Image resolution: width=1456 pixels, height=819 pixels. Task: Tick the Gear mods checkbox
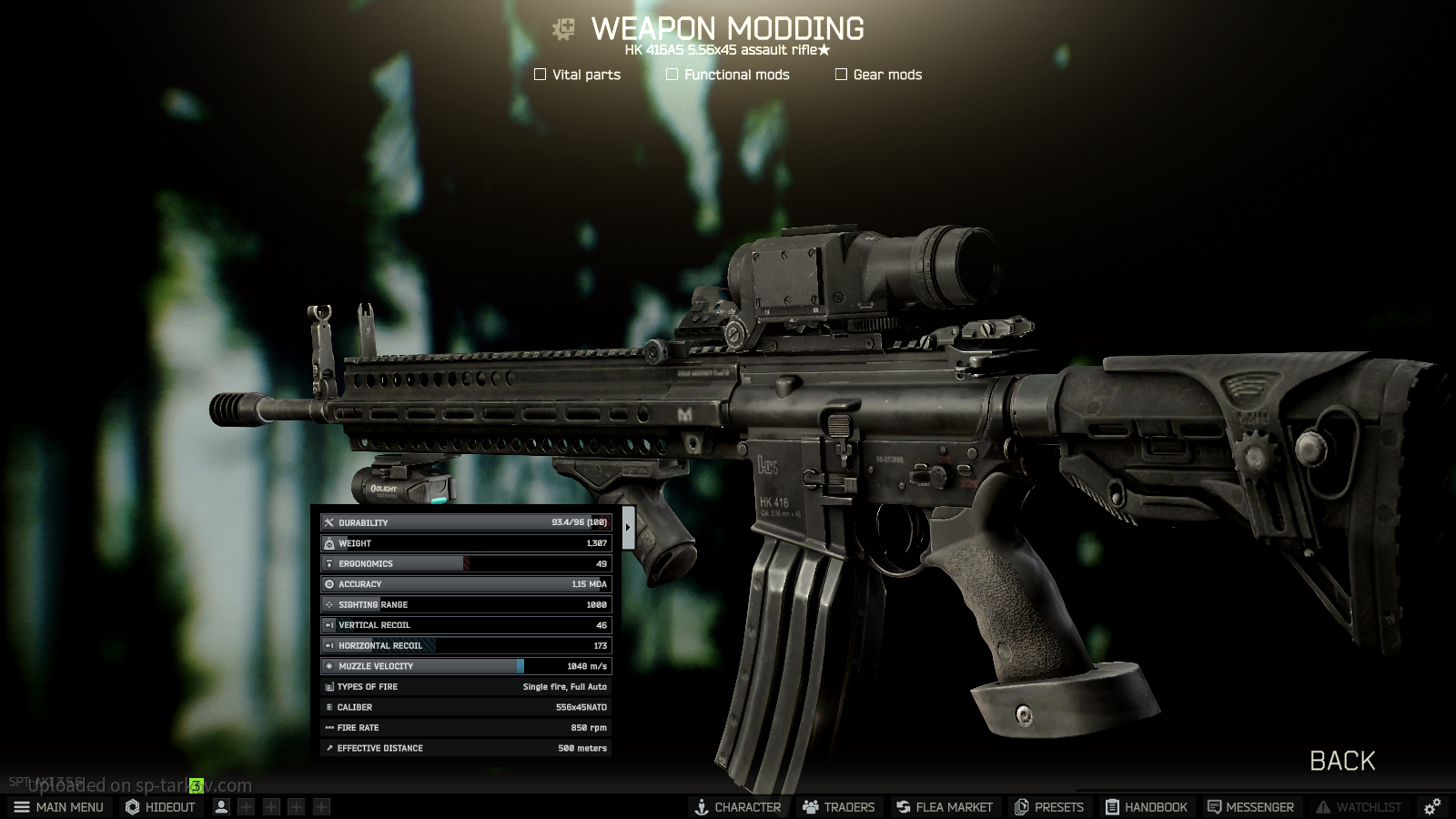(x=842, y=75)
